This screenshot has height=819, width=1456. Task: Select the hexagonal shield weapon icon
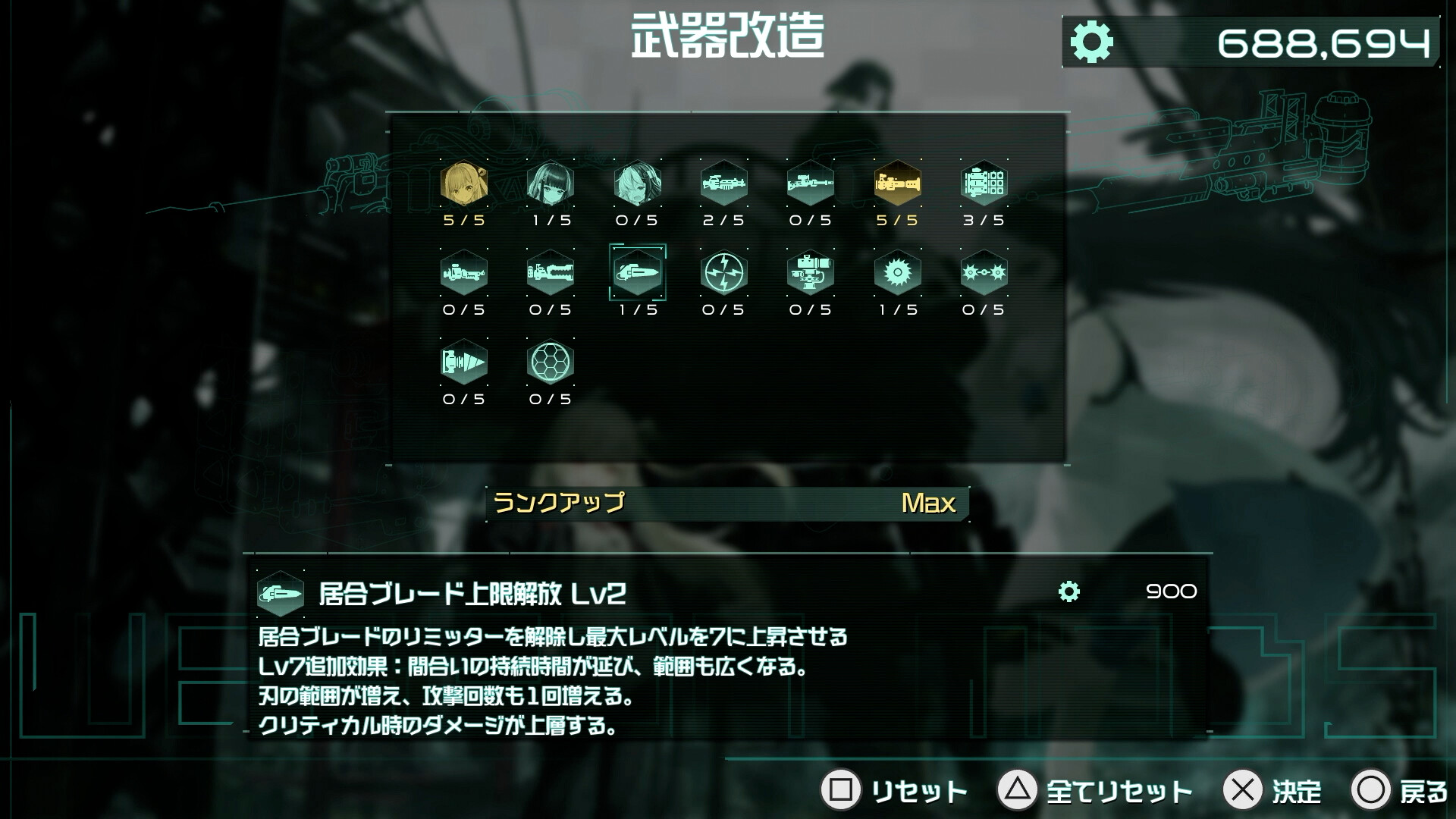click(551, 362)
